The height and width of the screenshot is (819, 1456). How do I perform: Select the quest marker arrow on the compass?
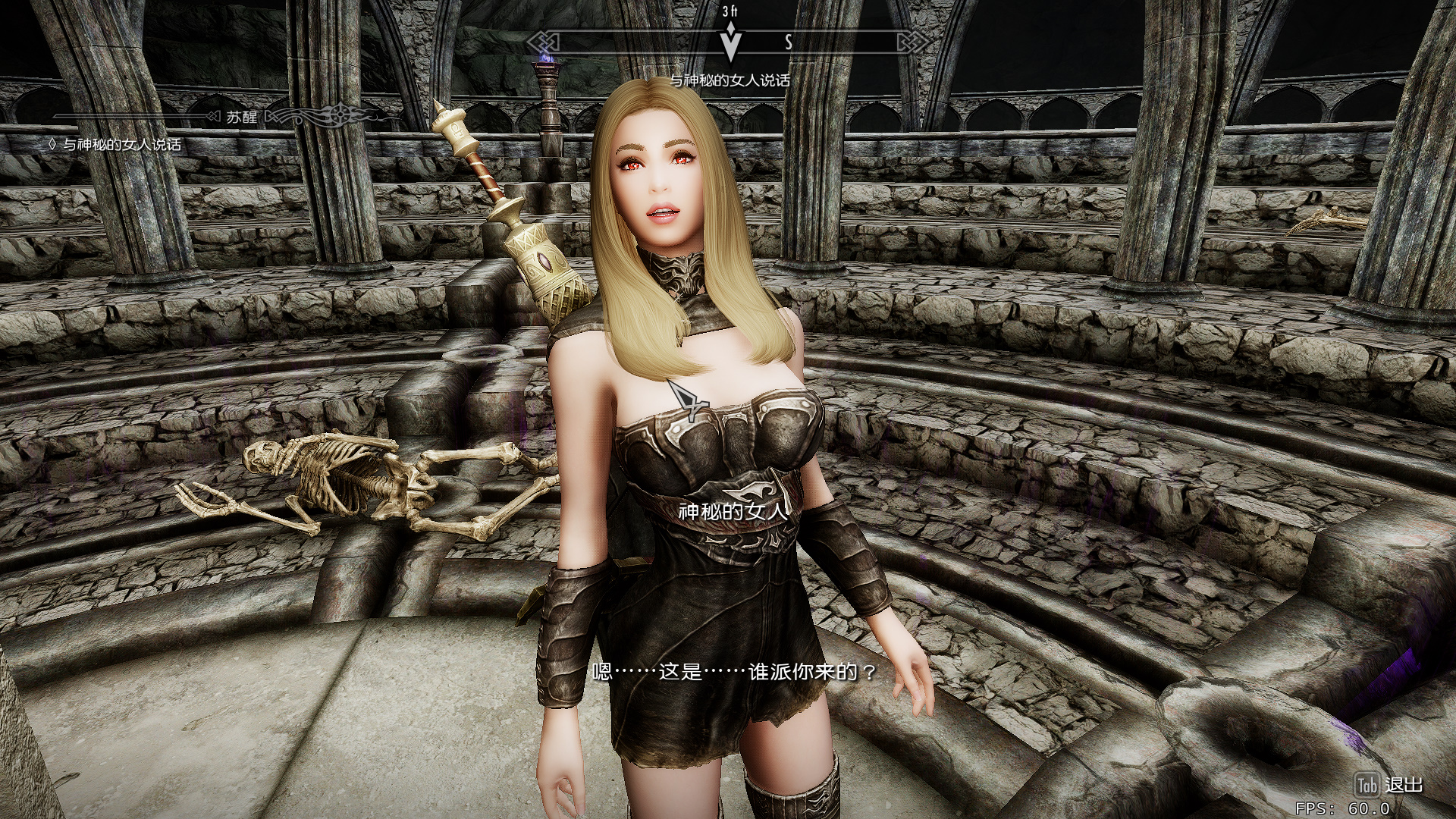click(x=730, y=43)
